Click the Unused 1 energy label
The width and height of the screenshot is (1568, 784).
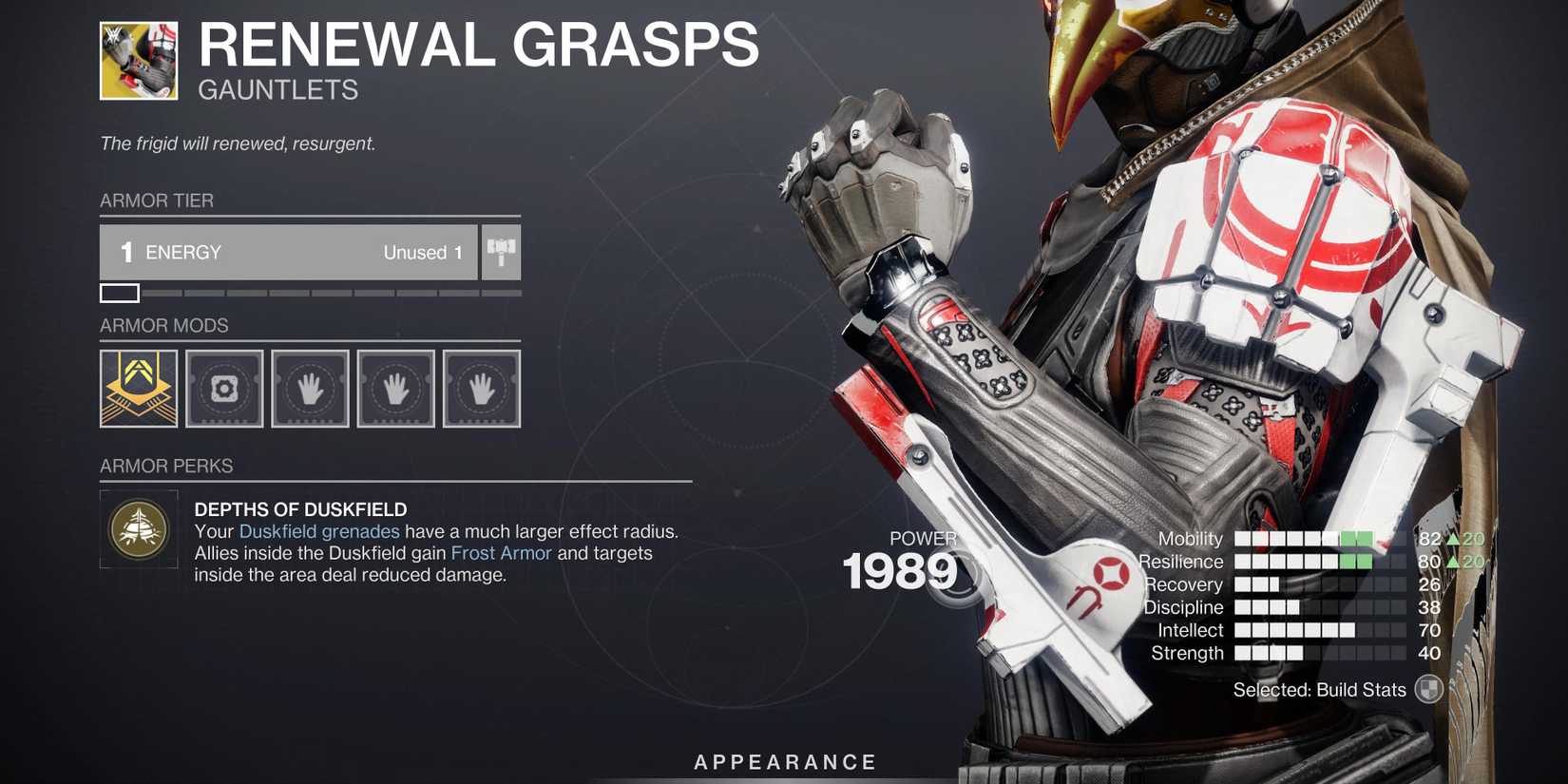(421, 252)
